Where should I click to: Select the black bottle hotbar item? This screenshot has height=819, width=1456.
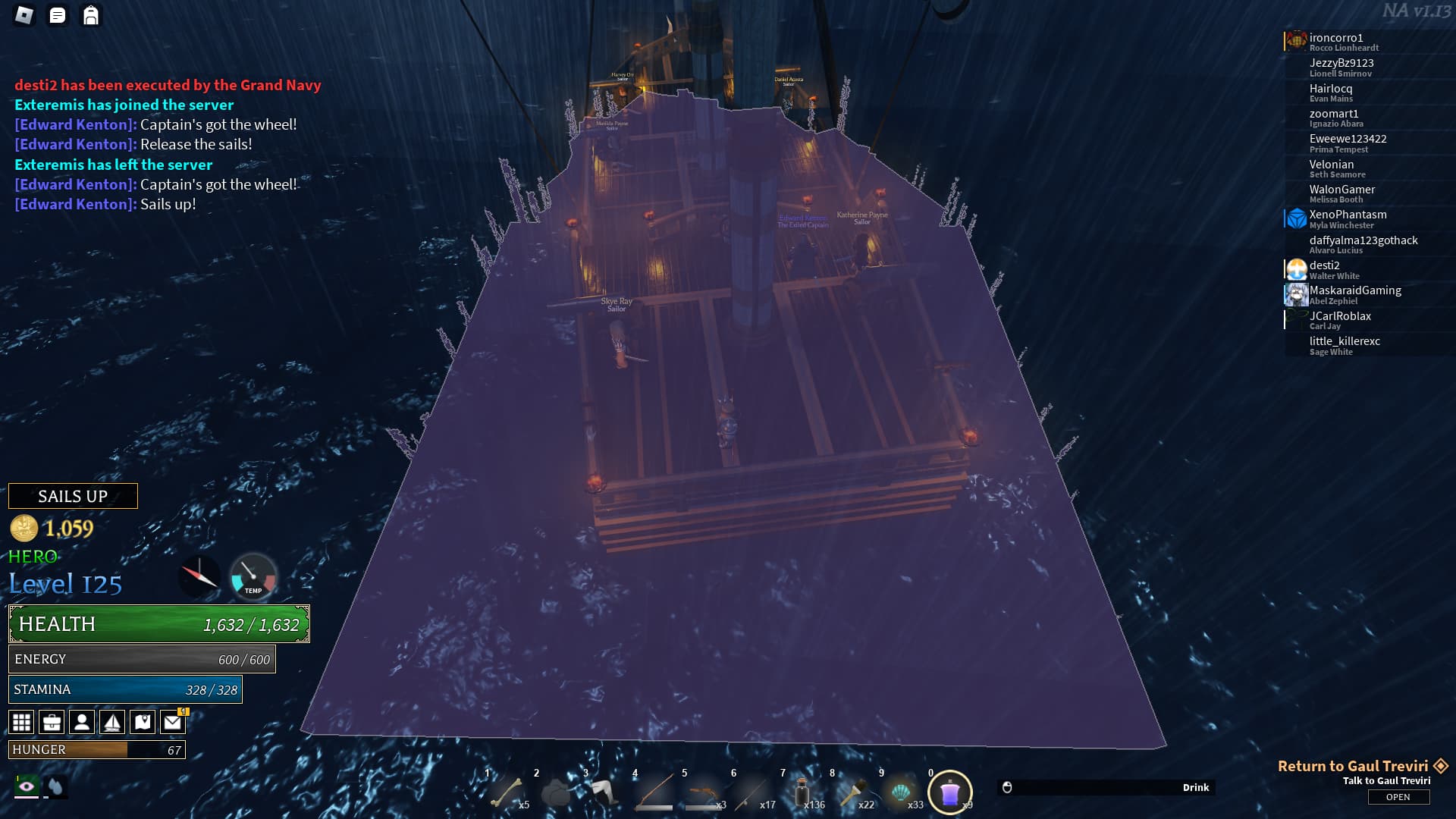coord(802,793)
